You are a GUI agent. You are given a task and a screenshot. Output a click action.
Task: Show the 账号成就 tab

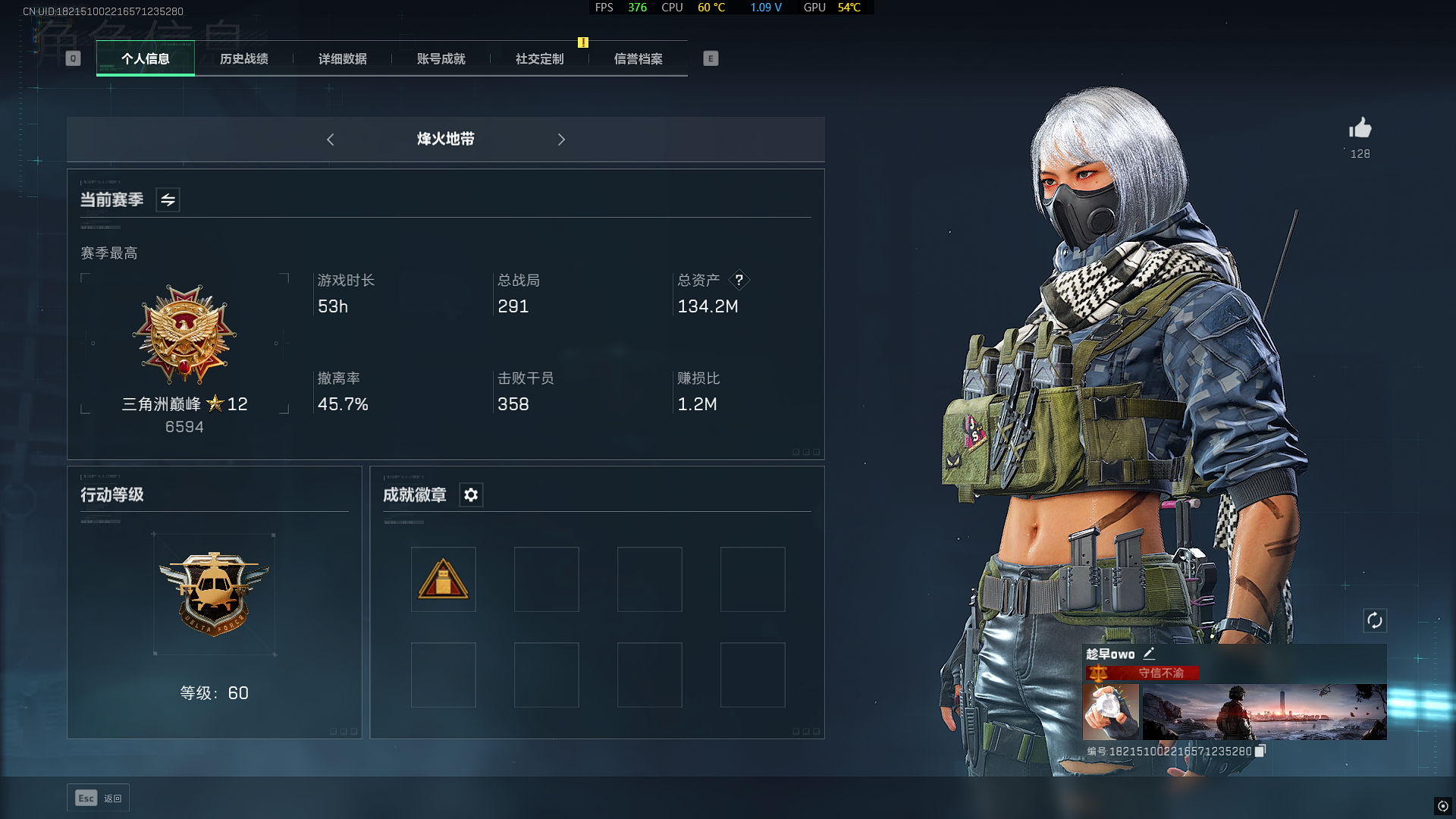[x=441, y=58]
